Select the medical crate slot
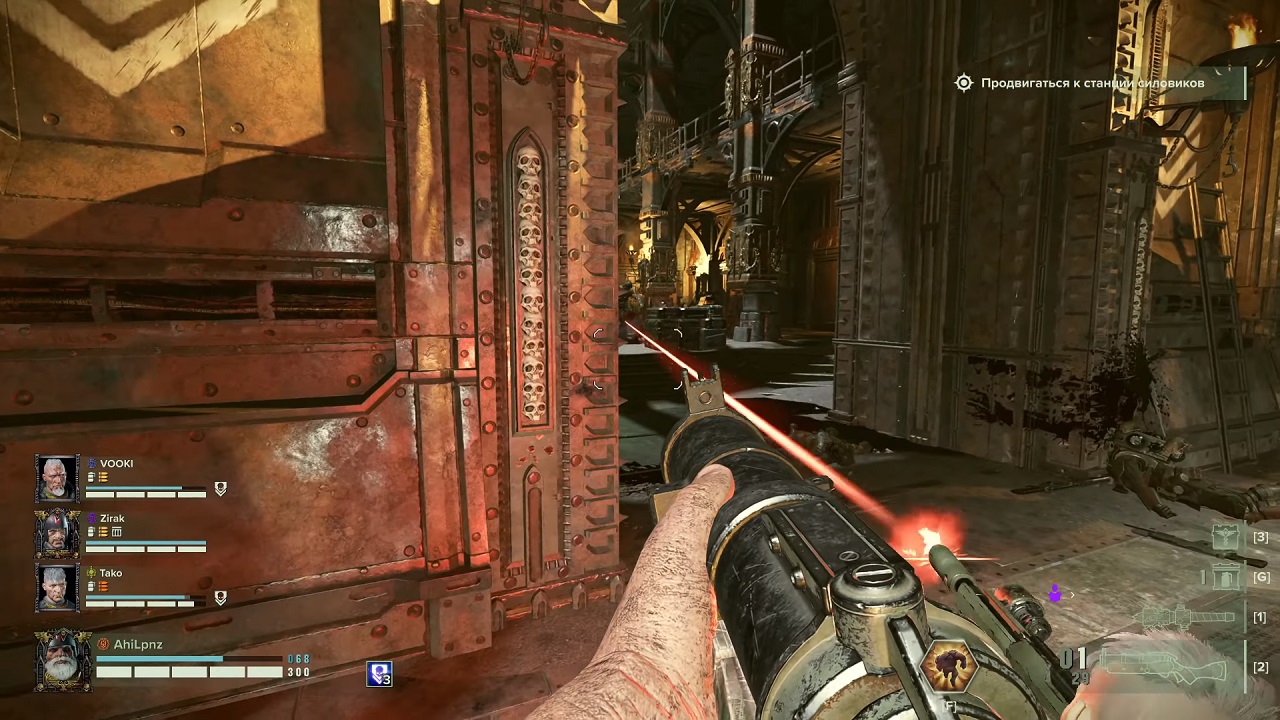 point(1225,538)
